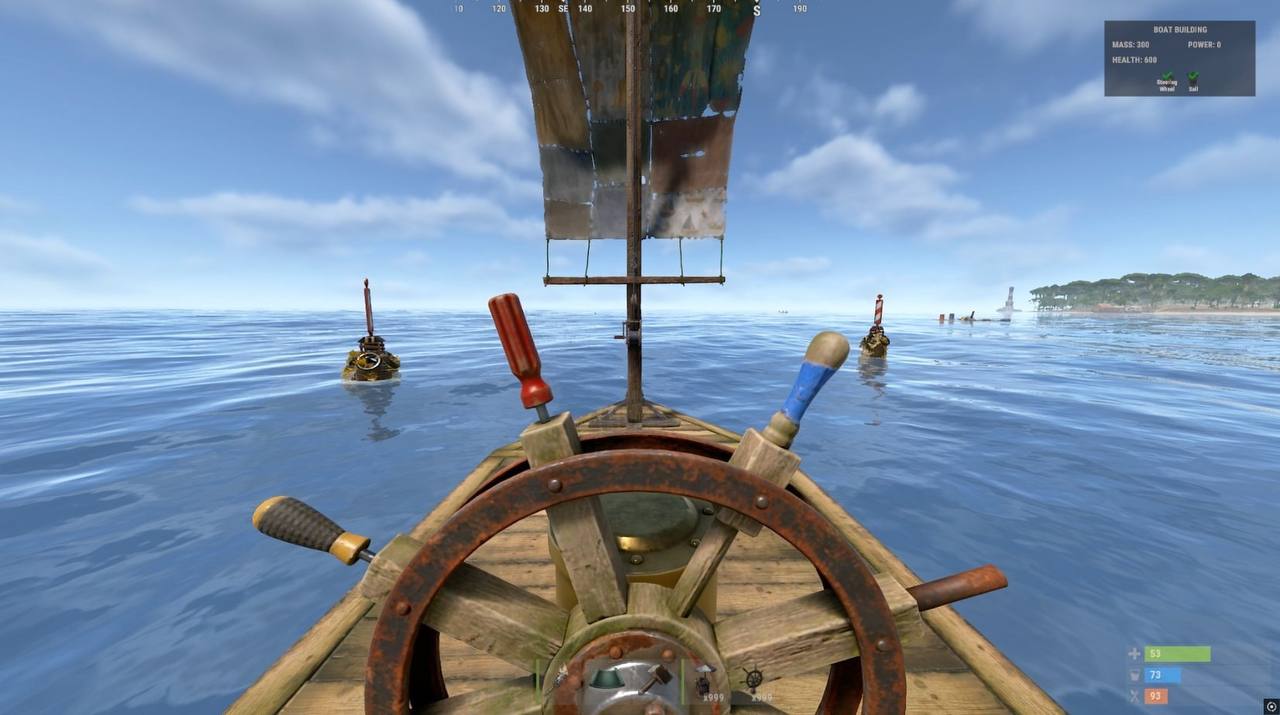Click the circular target button in corner
Screen dimensions: 1280x715
pyautogui.click(x=1271, y=705)
